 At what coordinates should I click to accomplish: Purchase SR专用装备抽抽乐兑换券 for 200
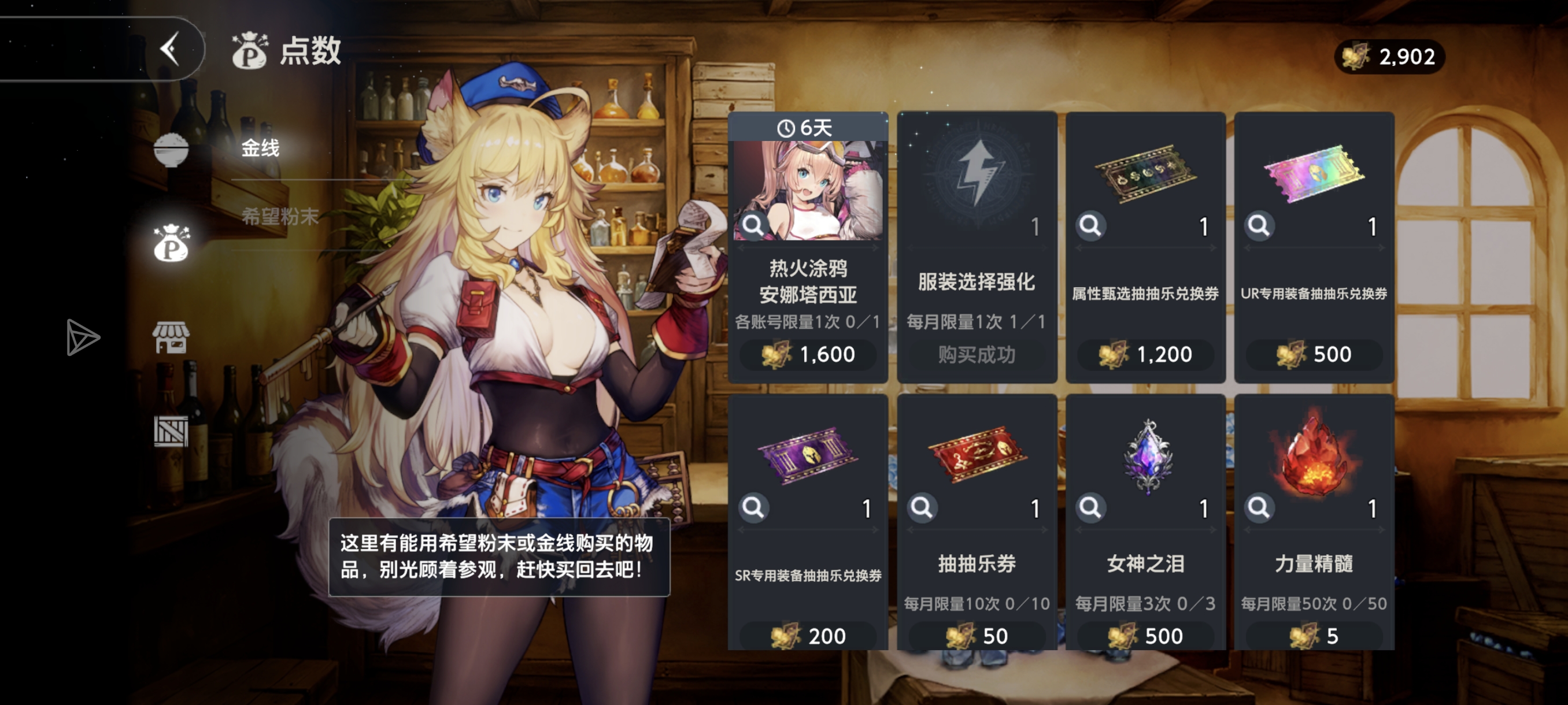(x=808, y=636)
